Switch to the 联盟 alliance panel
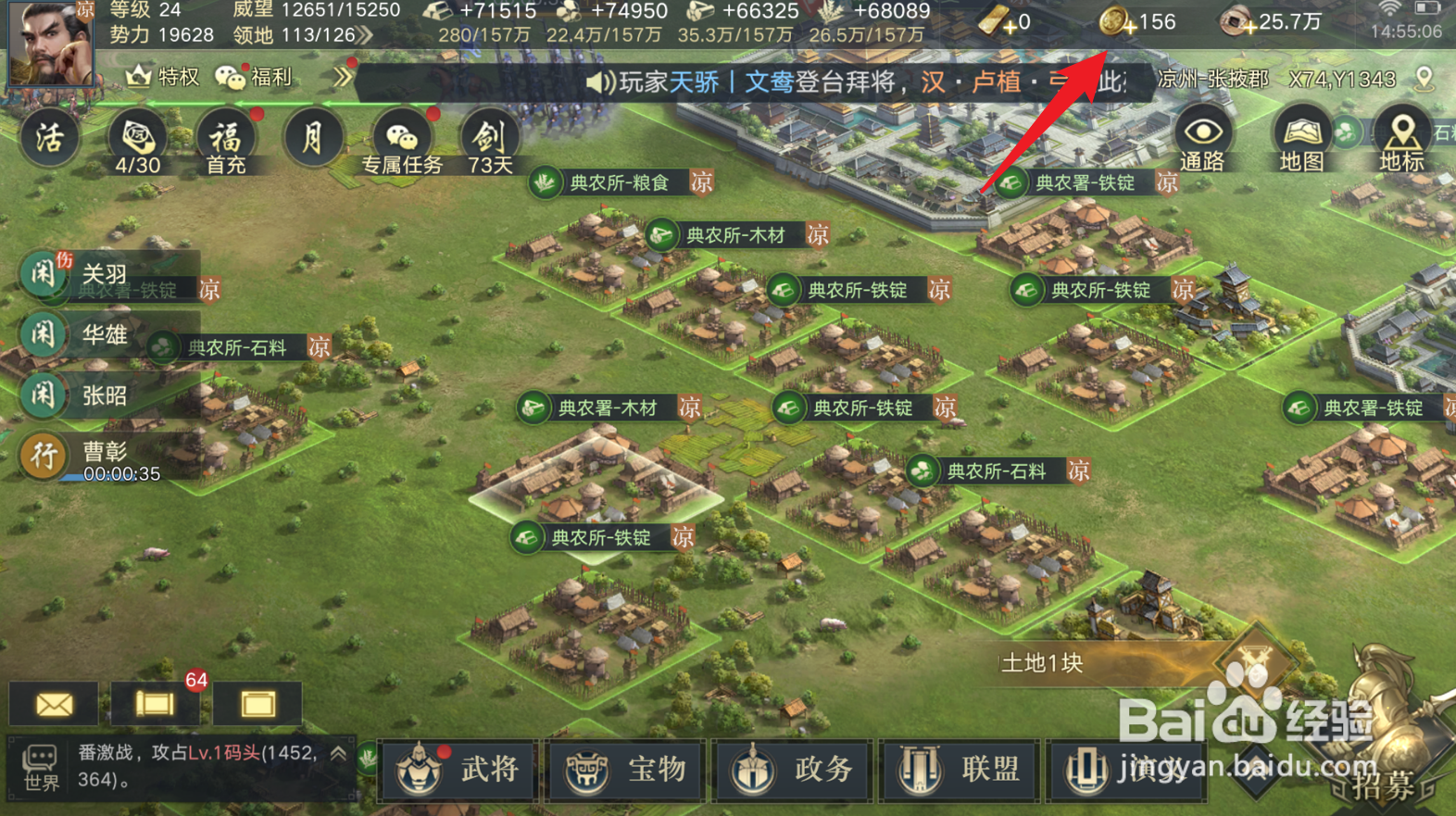The image size is (1456, 816). coord(960,770)
